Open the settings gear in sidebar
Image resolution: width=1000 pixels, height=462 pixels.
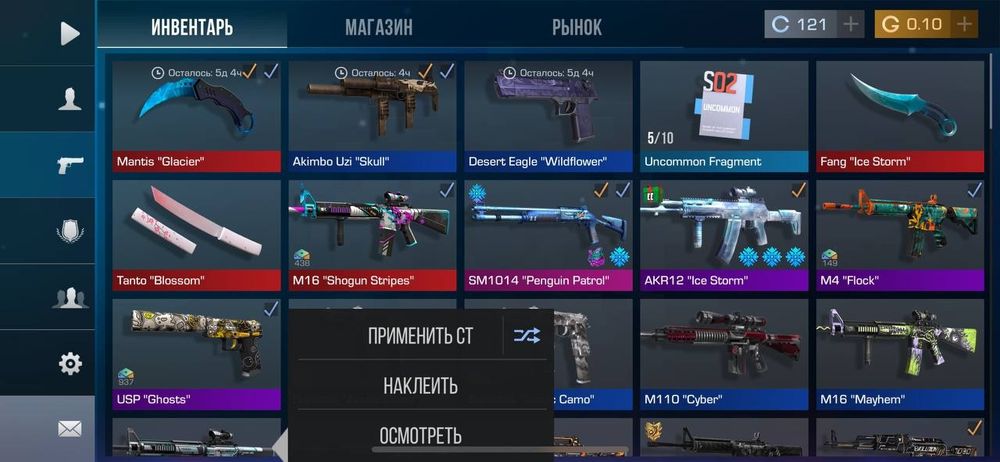coord(69,363)
